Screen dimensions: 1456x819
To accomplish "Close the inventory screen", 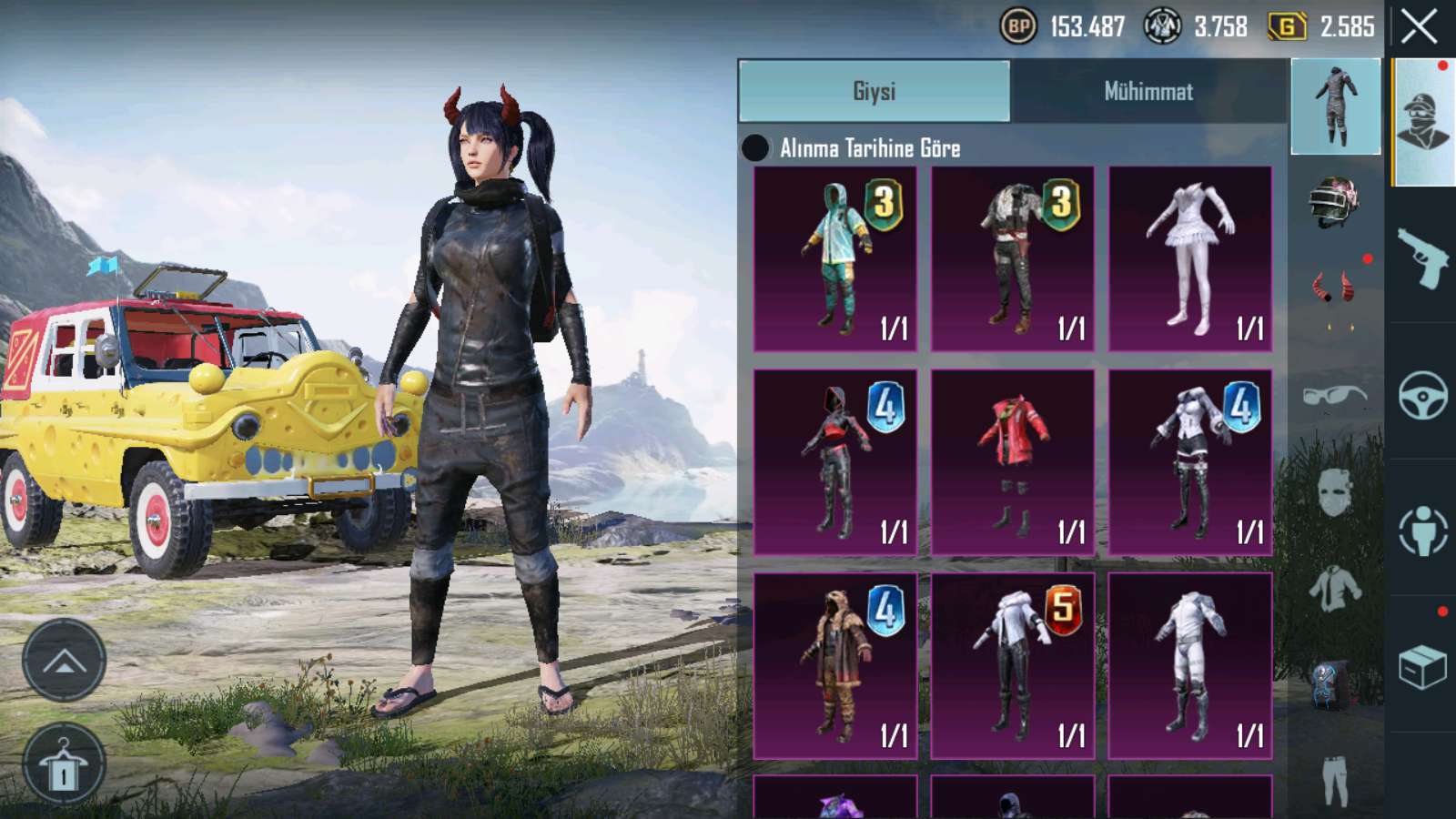I will pos(1419,27).
